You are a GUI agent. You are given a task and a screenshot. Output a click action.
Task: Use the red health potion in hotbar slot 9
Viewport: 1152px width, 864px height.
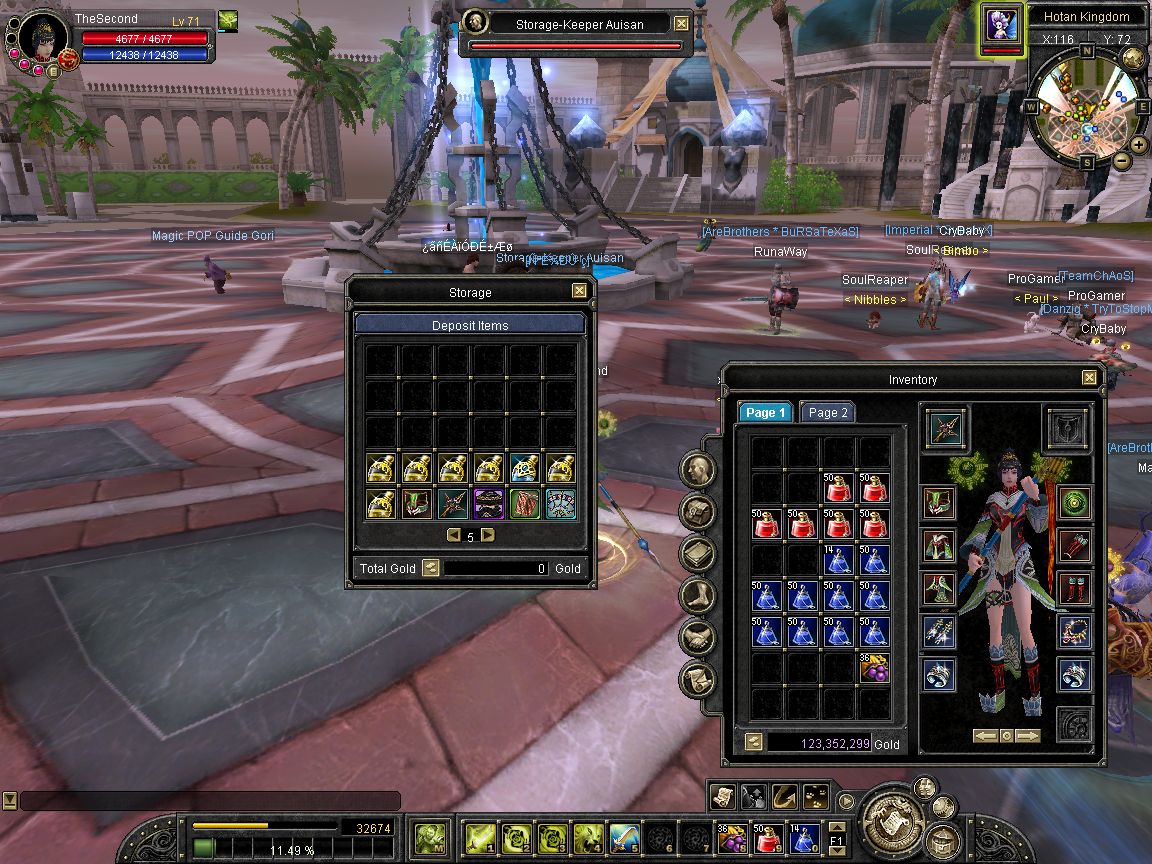pos(768,836)
